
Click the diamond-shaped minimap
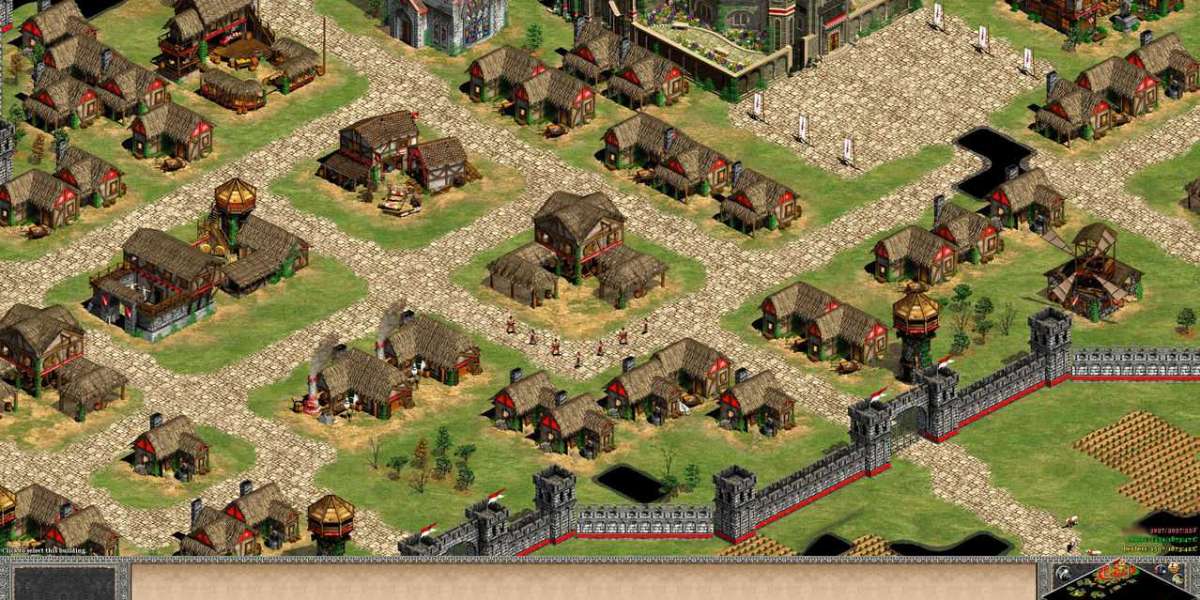(1118, 582)
